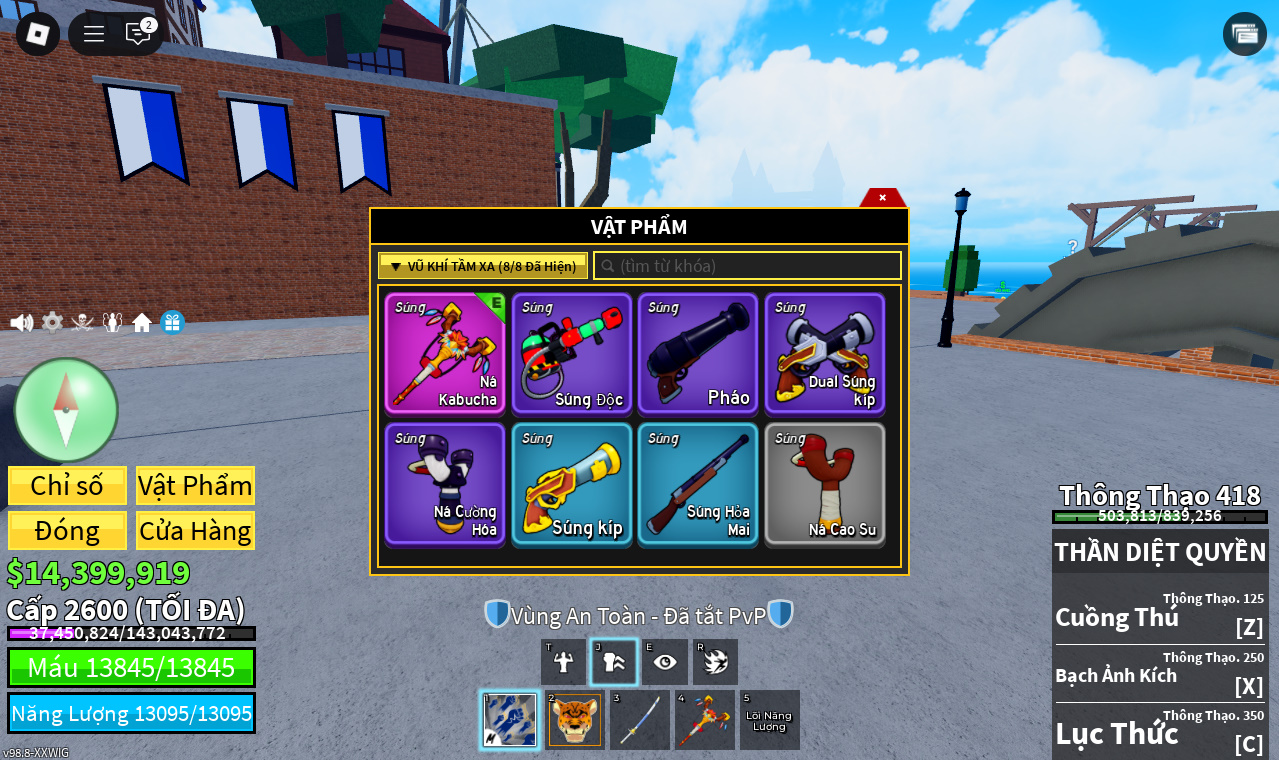The image size is (1279, 760).
Task: Open the Cửa Hàng shop
Action: [x=195, y=531]
